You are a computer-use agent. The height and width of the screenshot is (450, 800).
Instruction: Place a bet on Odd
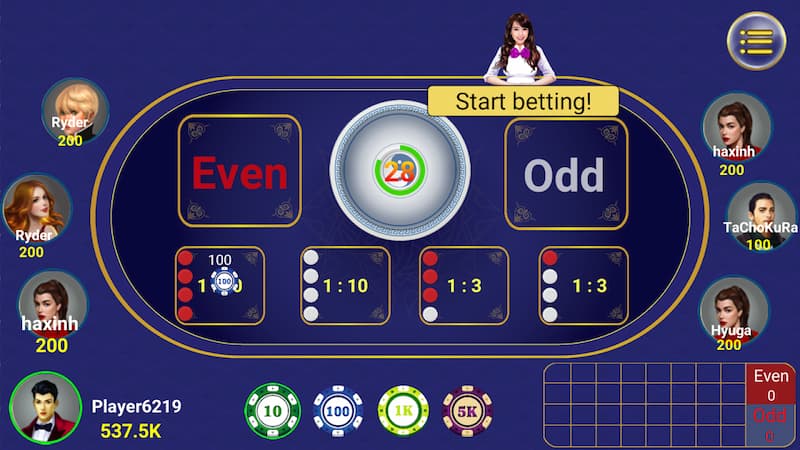coord(565,172)
